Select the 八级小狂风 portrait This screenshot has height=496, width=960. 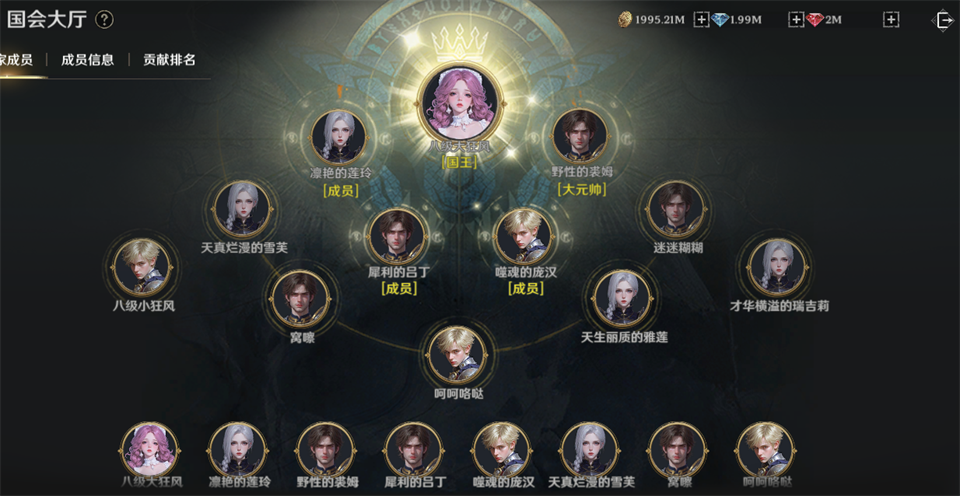142,267
